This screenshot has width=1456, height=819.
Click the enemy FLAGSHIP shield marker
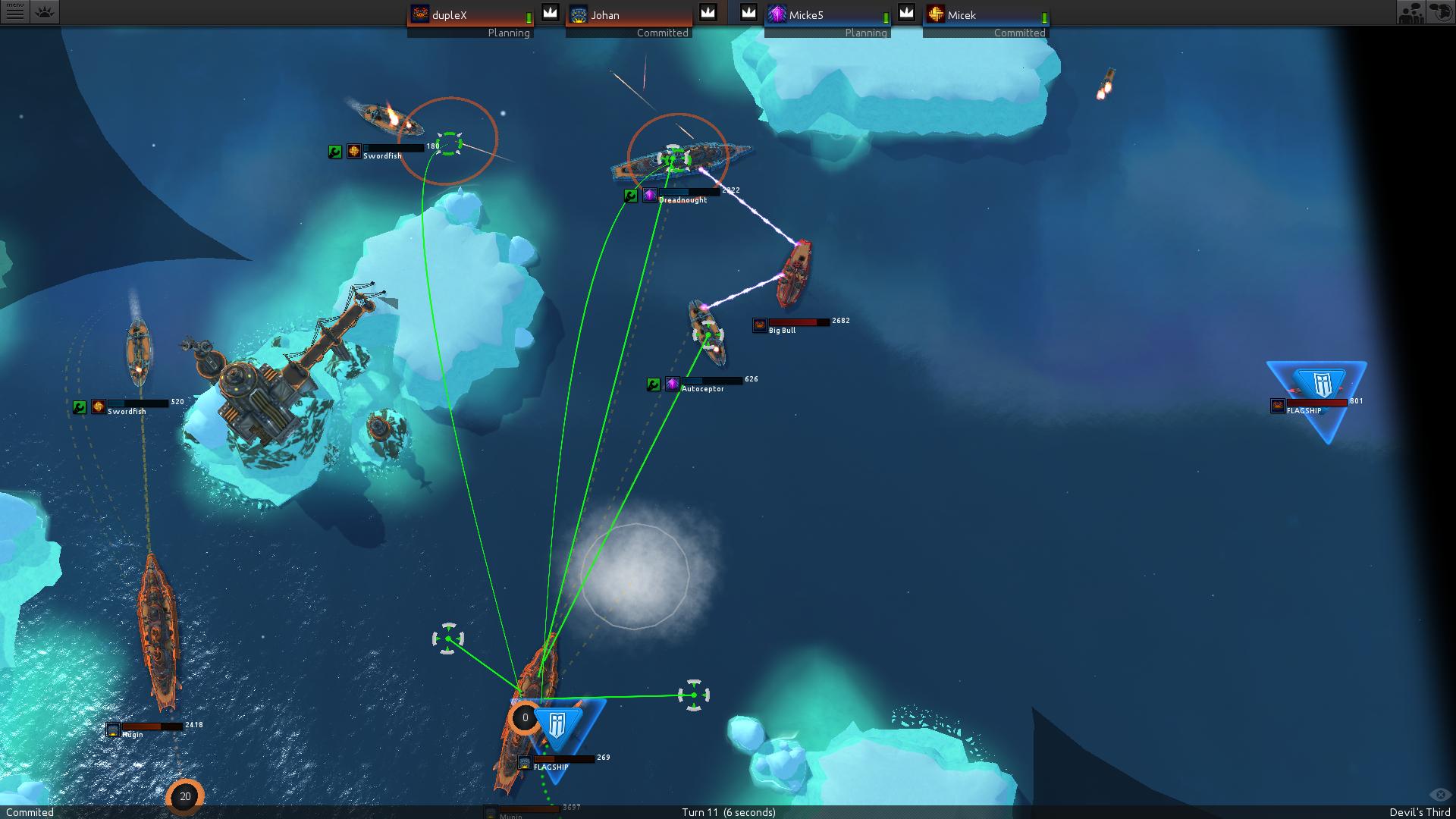(1320, 385)
